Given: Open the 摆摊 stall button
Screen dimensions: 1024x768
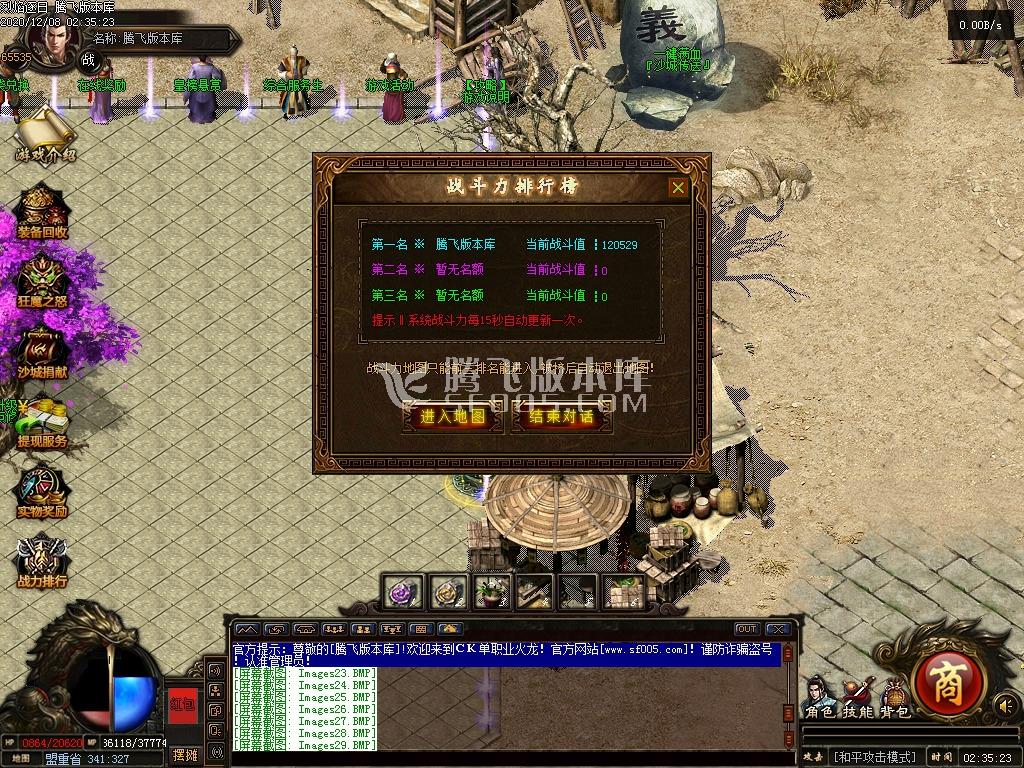Looking at the screenshot, I should pyautogui.click(x=185, y=754).
